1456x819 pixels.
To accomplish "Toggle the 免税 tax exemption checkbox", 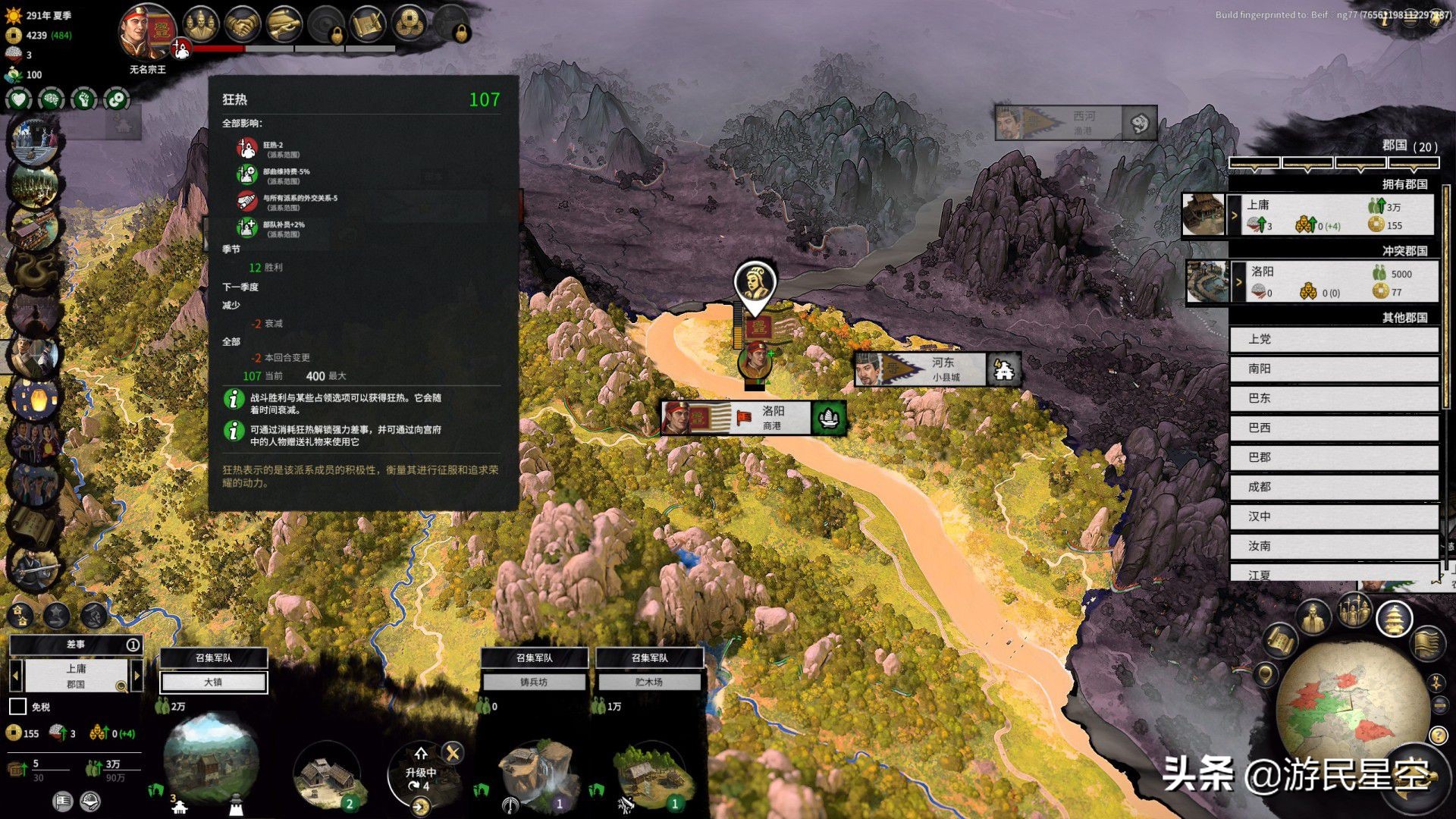I will [x=17, y=707].
